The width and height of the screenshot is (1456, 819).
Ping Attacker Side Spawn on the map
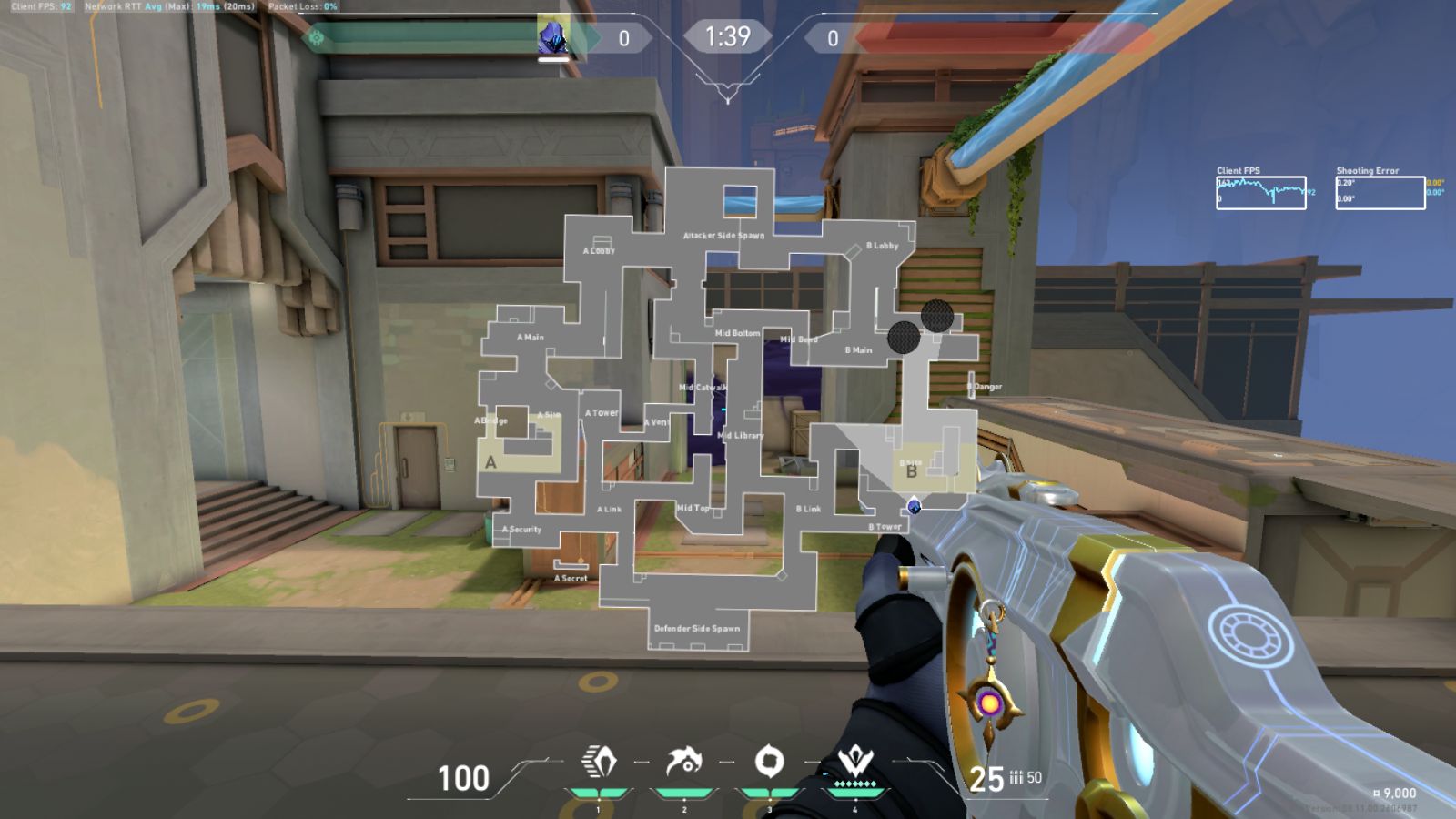pyautogui.click(x=723, y=235)
